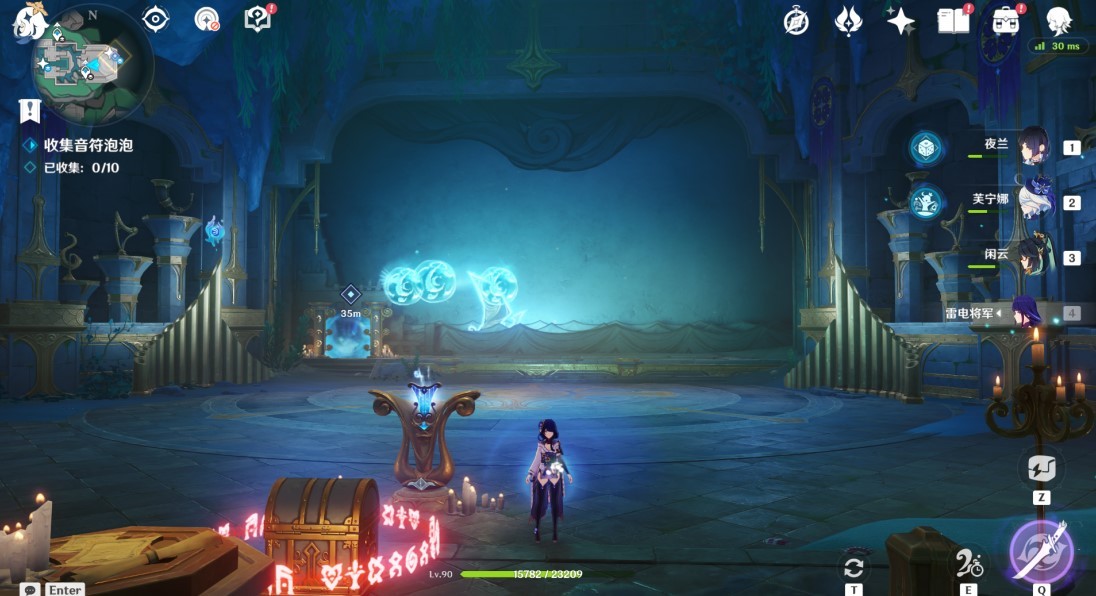Open the circular minimap

click(x=92, y=62)
